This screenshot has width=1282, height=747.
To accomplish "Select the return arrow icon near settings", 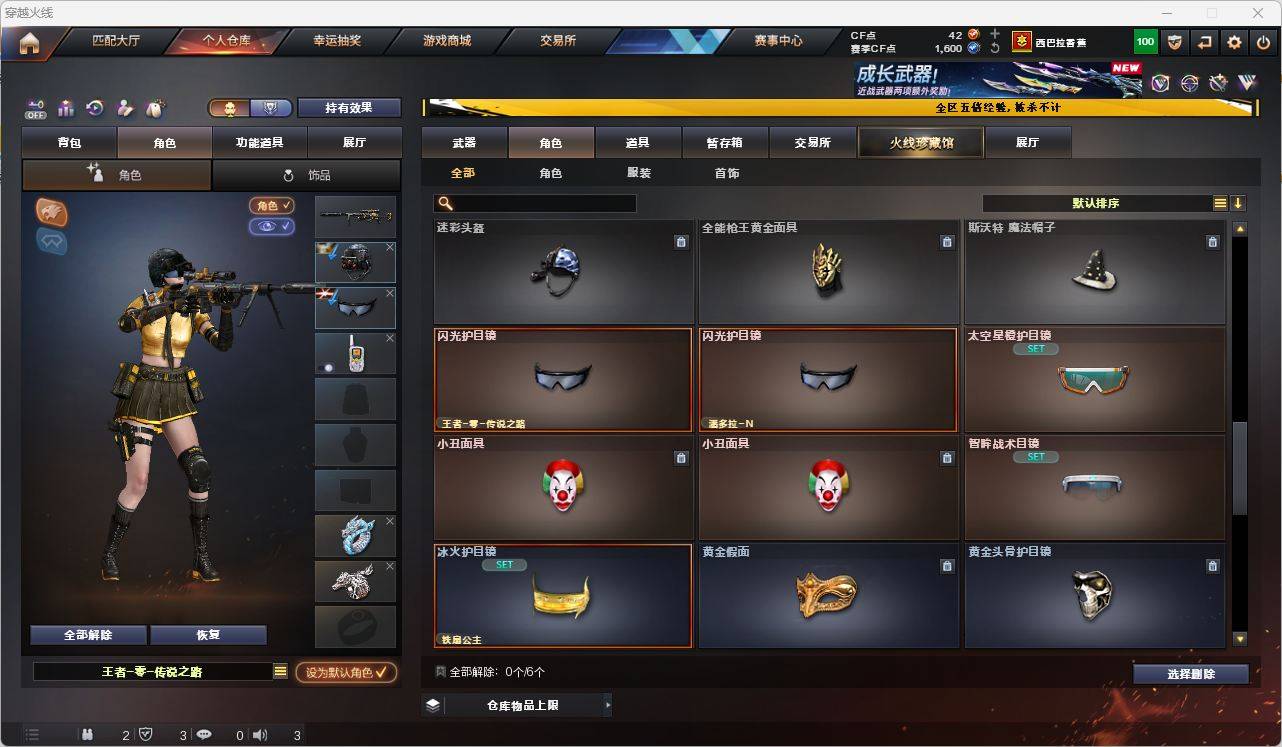I will pyautogui.click(x=1204, y=42).
